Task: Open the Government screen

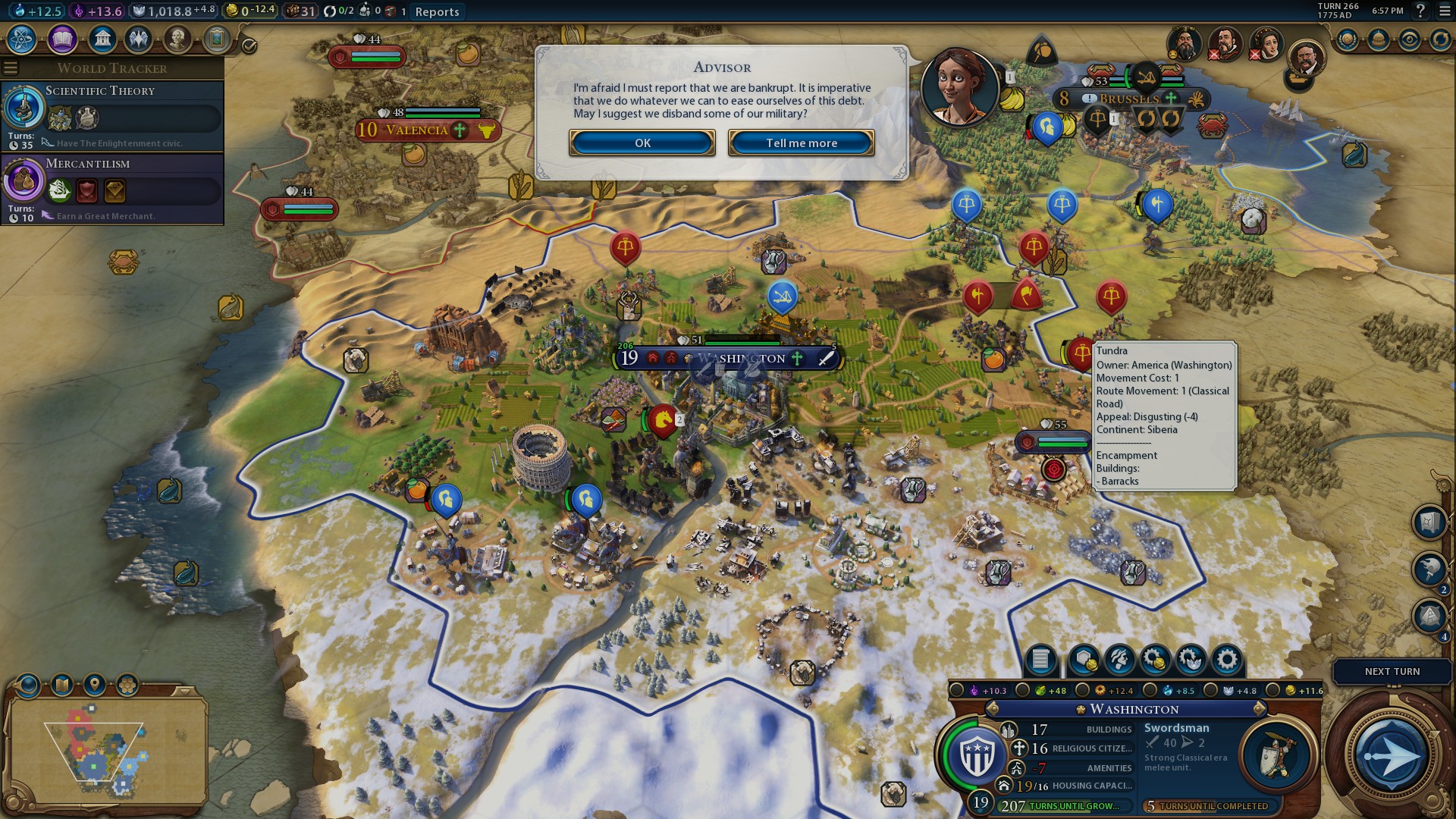Action: (x=102, y=39)
